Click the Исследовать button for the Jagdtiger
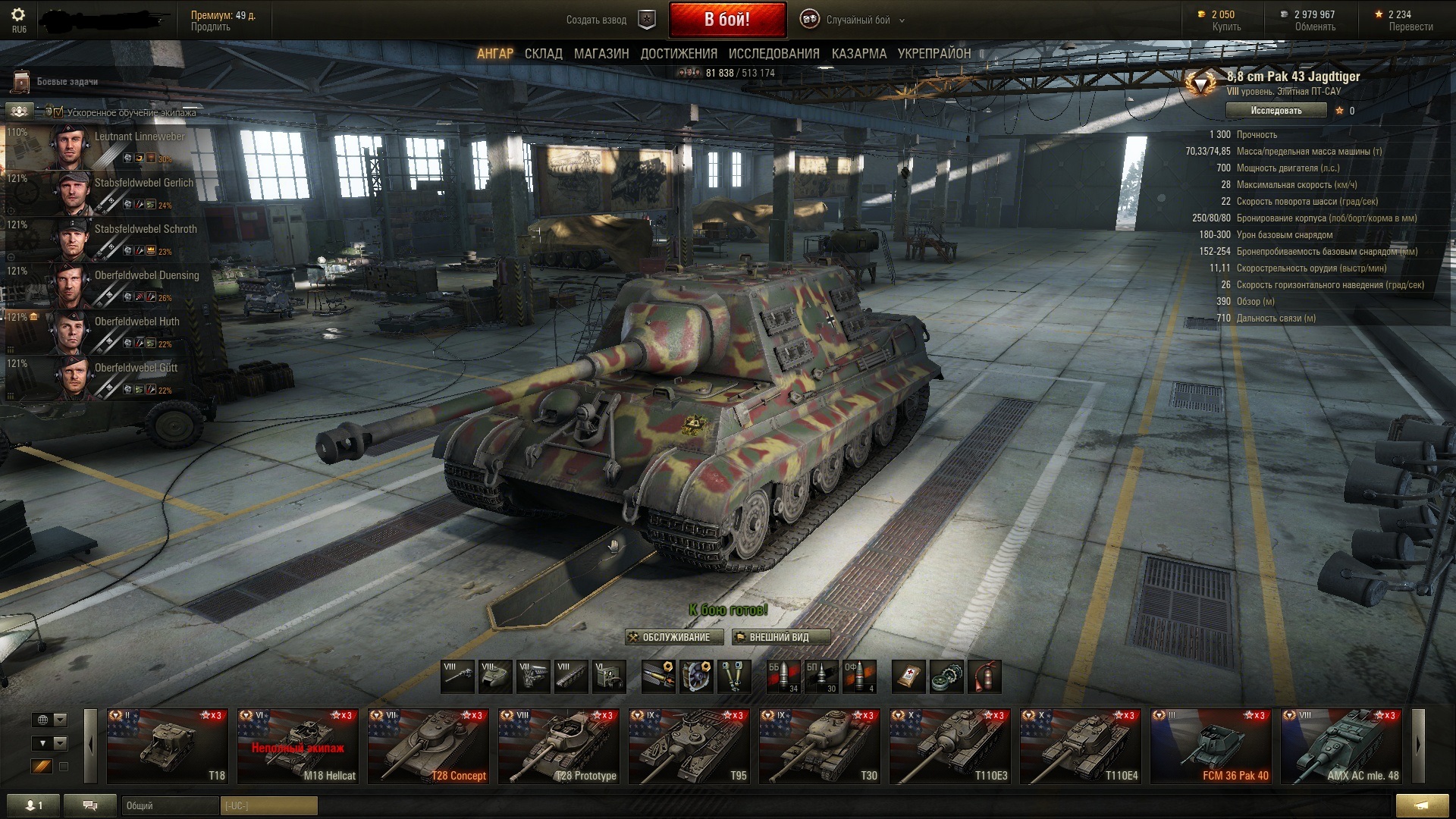 (1276, 111)
